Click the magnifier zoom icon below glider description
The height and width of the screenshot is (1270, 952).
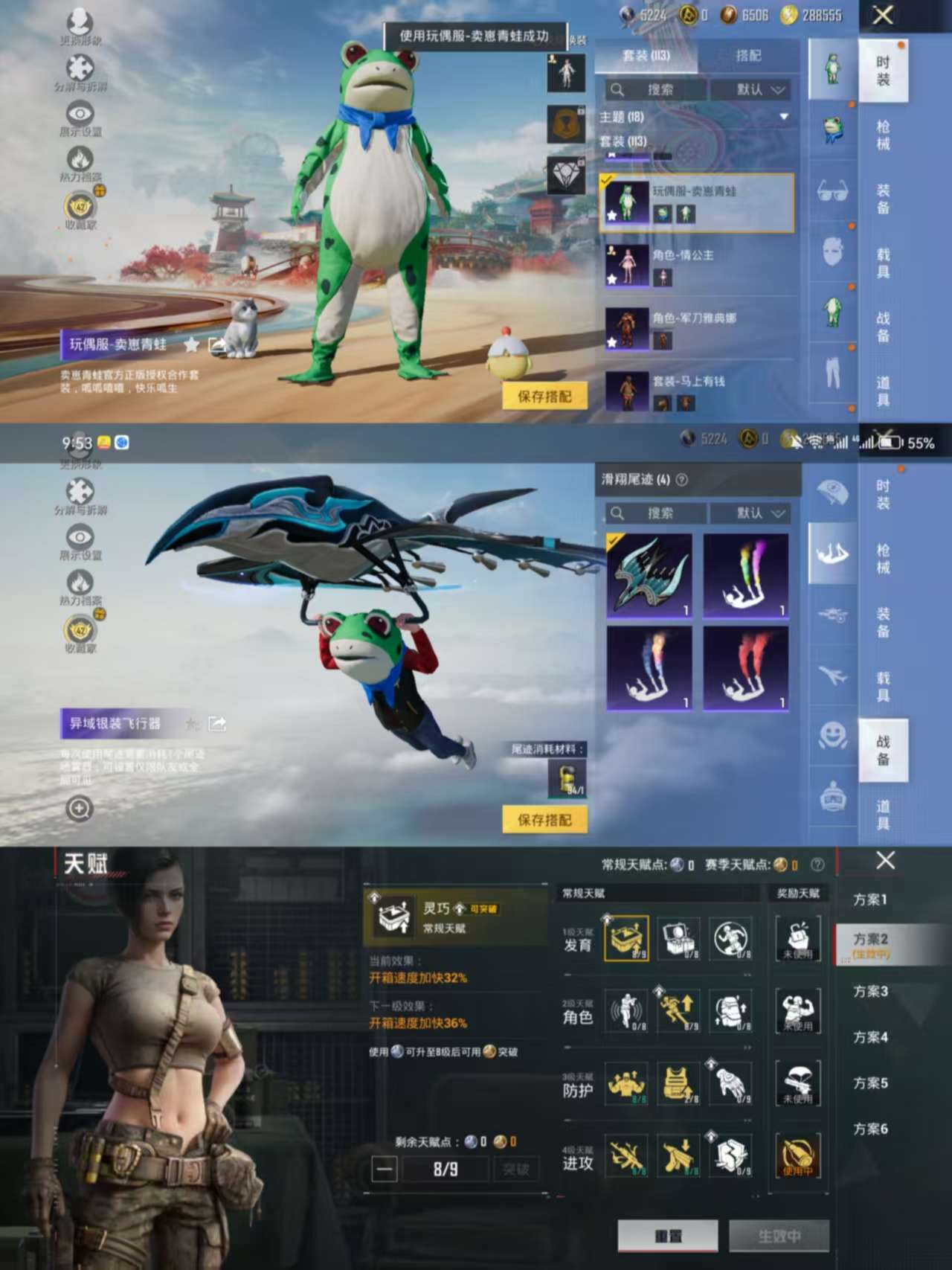click(79, 808)
